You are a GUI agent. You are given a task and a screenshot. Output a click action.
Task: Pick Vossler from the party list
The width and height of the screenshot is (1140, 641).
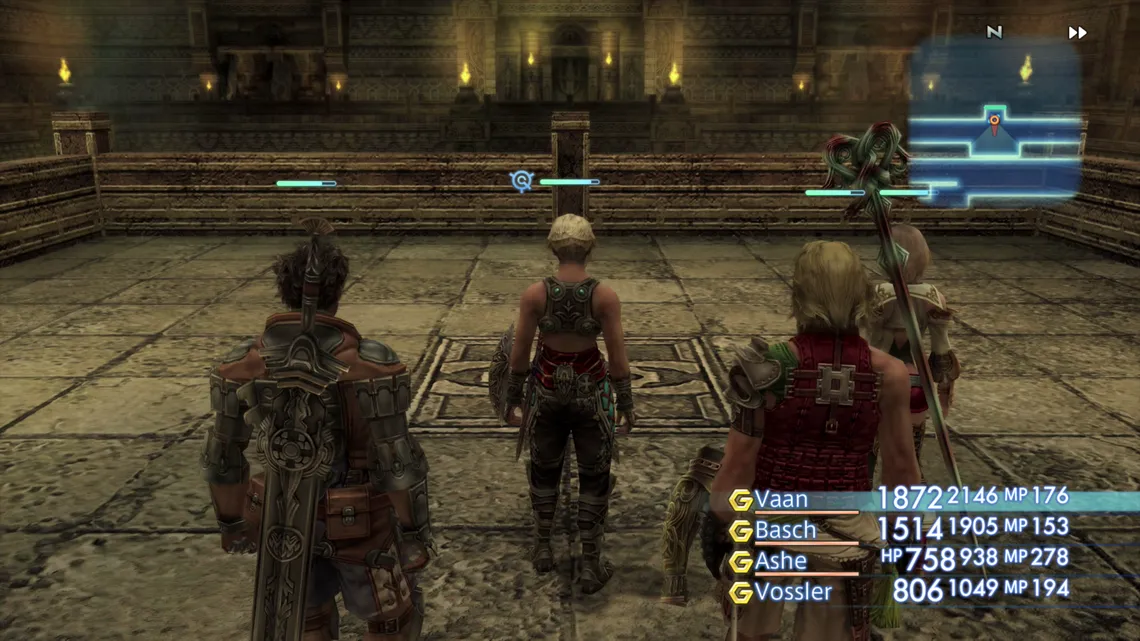pyautogui.click(x=793, y=592)
